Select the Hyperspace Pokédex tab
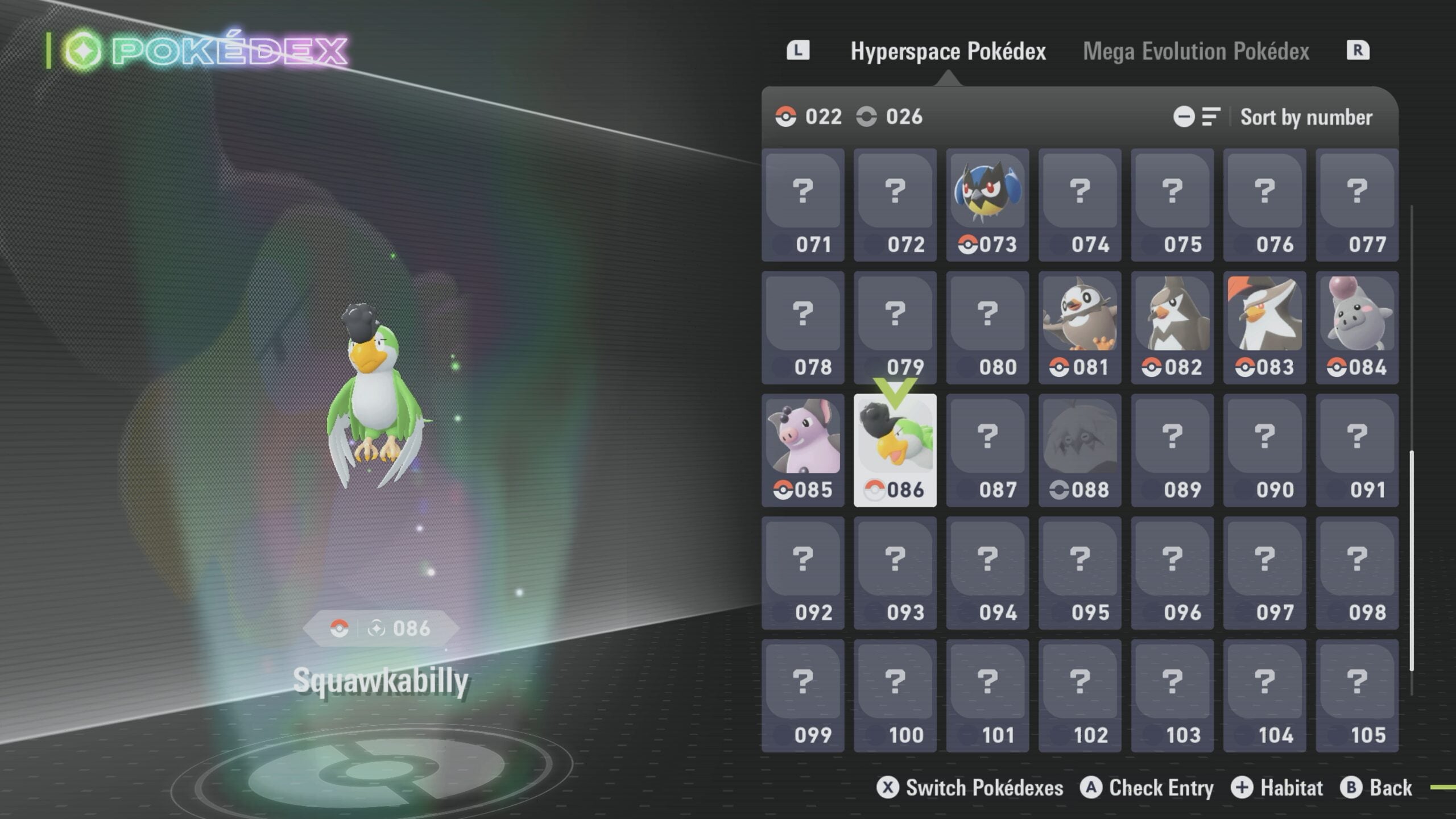Image resolution: width=1456 pixels, height=819 pixels. (948, 51)
